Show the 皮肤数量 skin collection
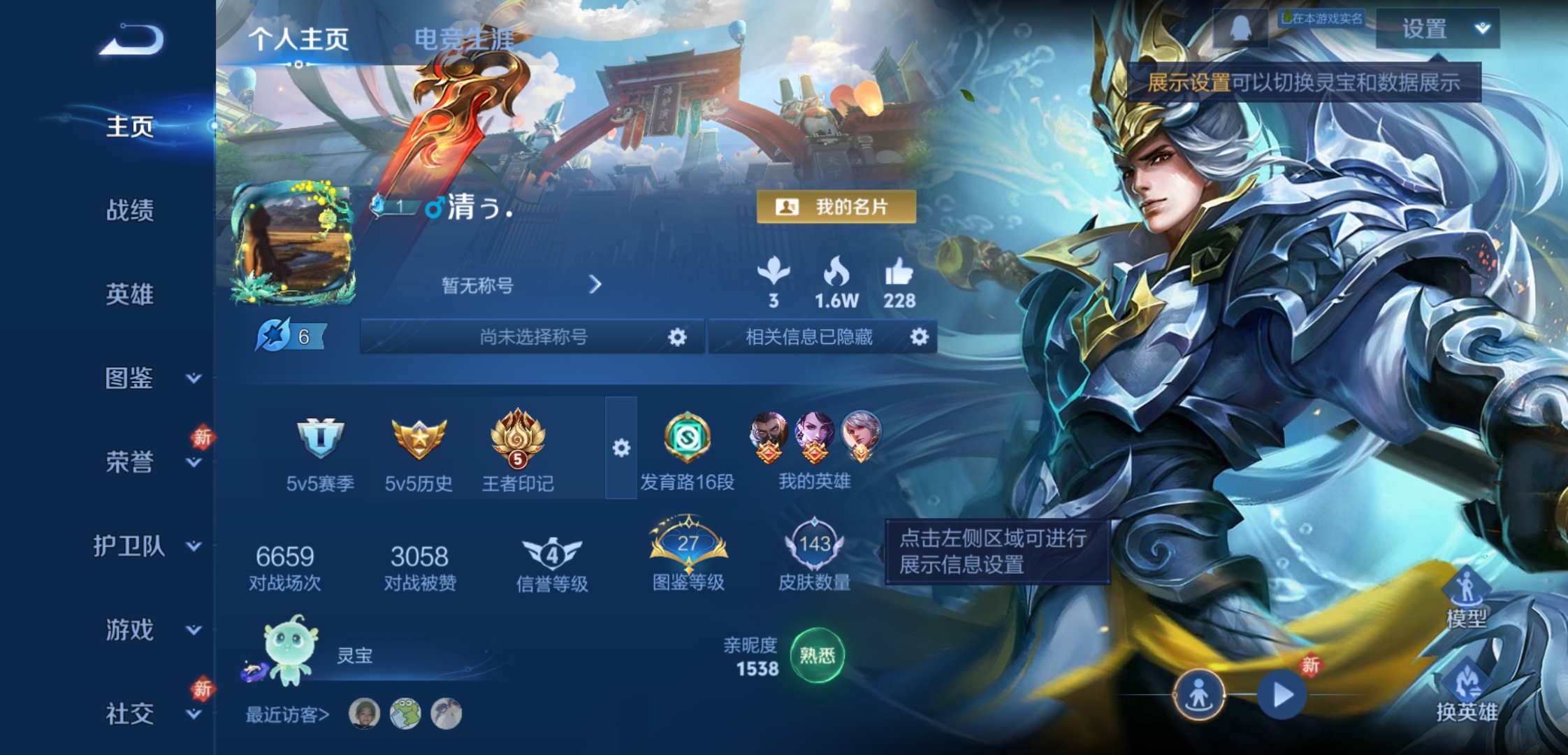The width and height of the screenshot is (1568, 755). click(x=814, y=554)
